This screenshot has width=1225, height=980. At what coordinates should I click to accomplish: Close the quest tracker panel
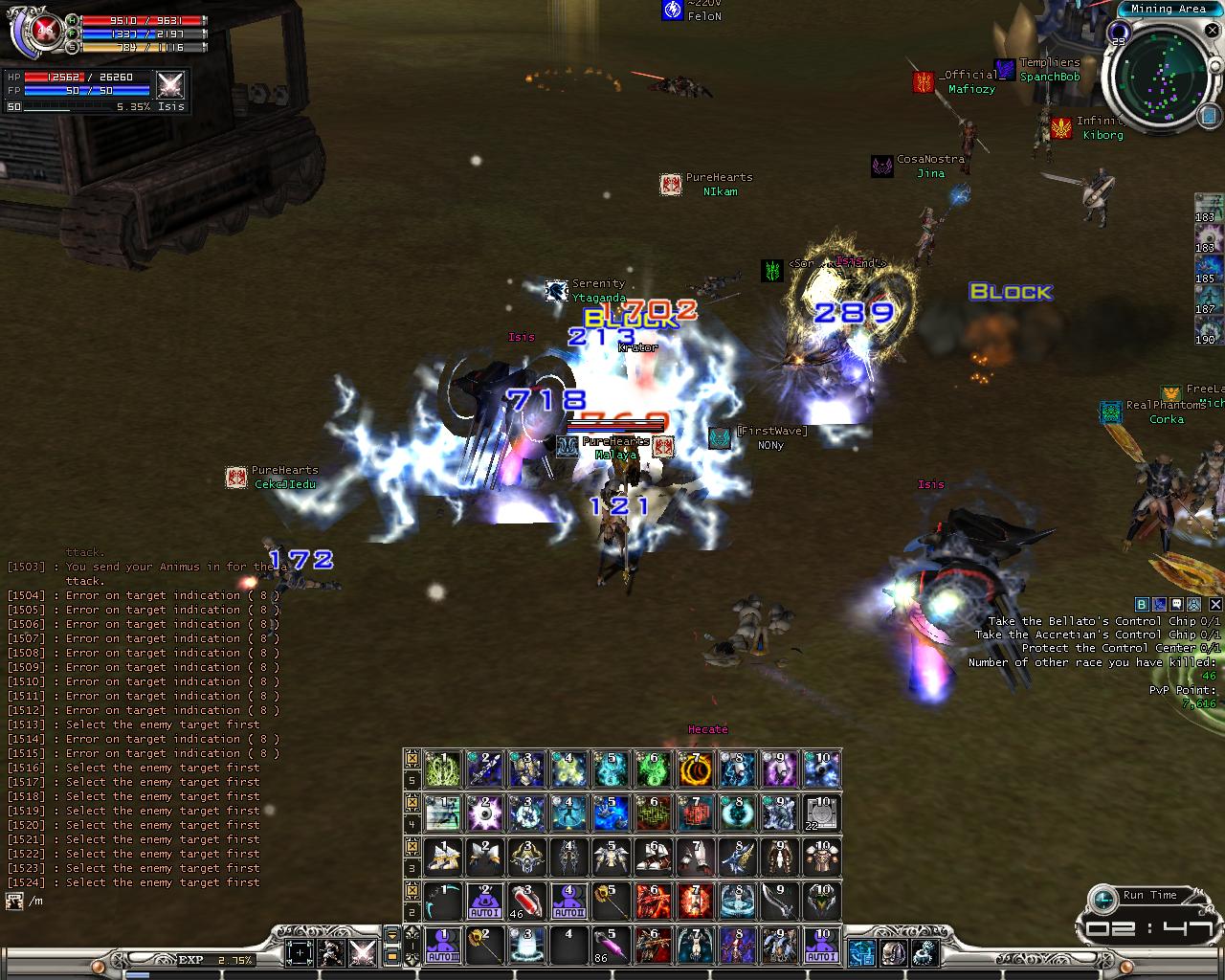coord(1215,604)
